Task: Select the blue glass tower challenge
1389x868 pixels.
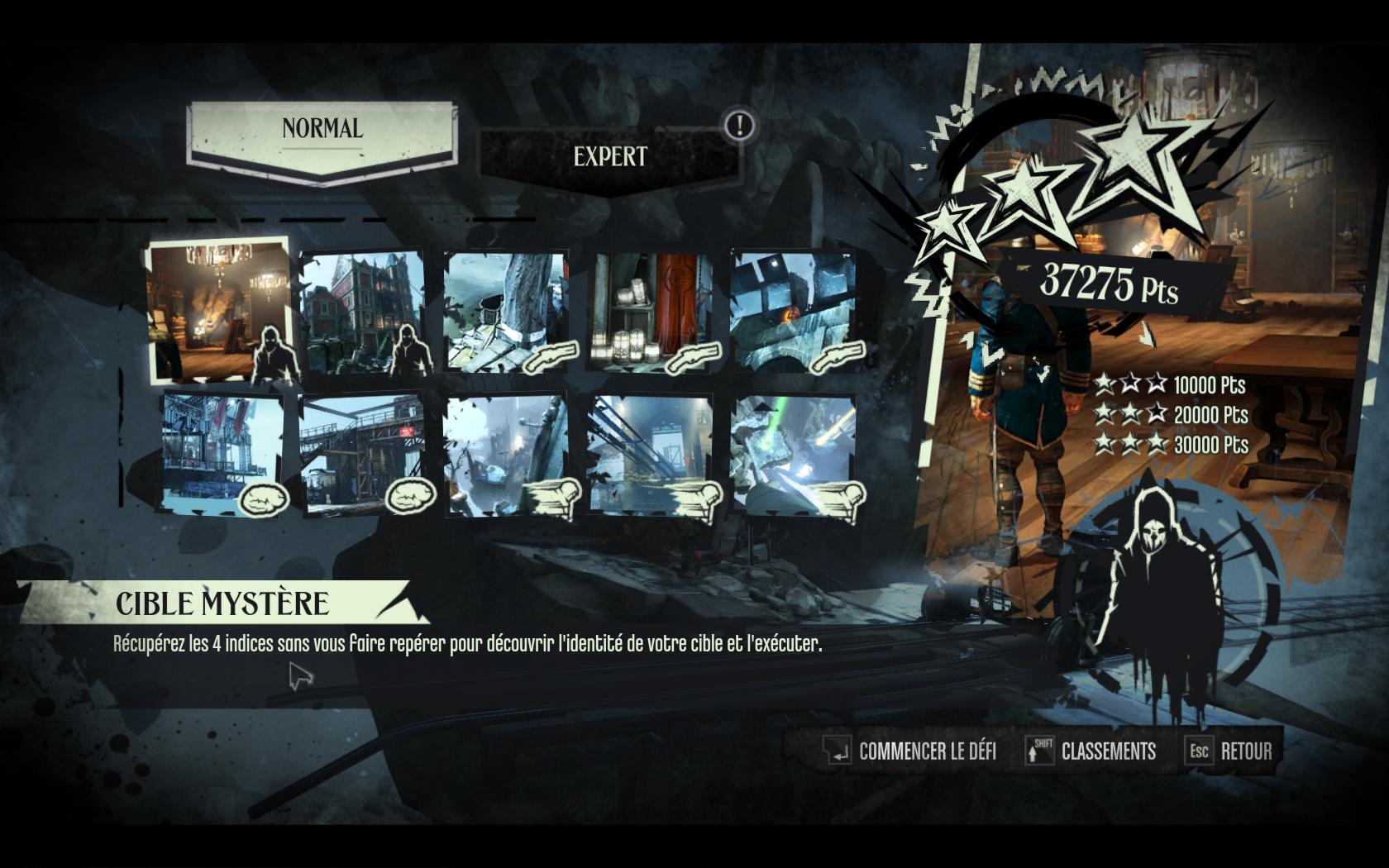Action: 223,453
